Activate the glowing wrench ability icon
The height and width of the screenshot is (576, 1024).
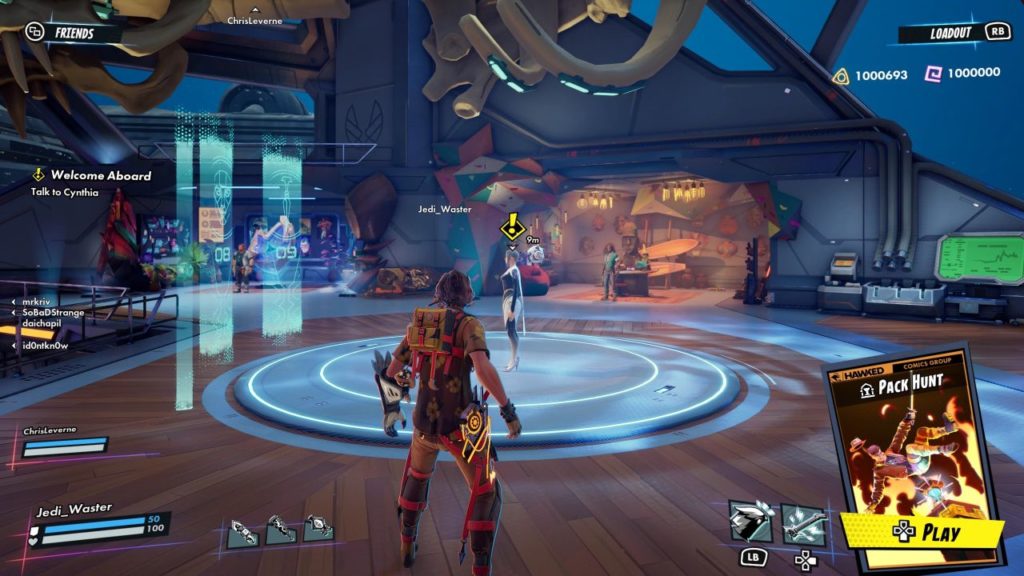(x=803, y=523)
